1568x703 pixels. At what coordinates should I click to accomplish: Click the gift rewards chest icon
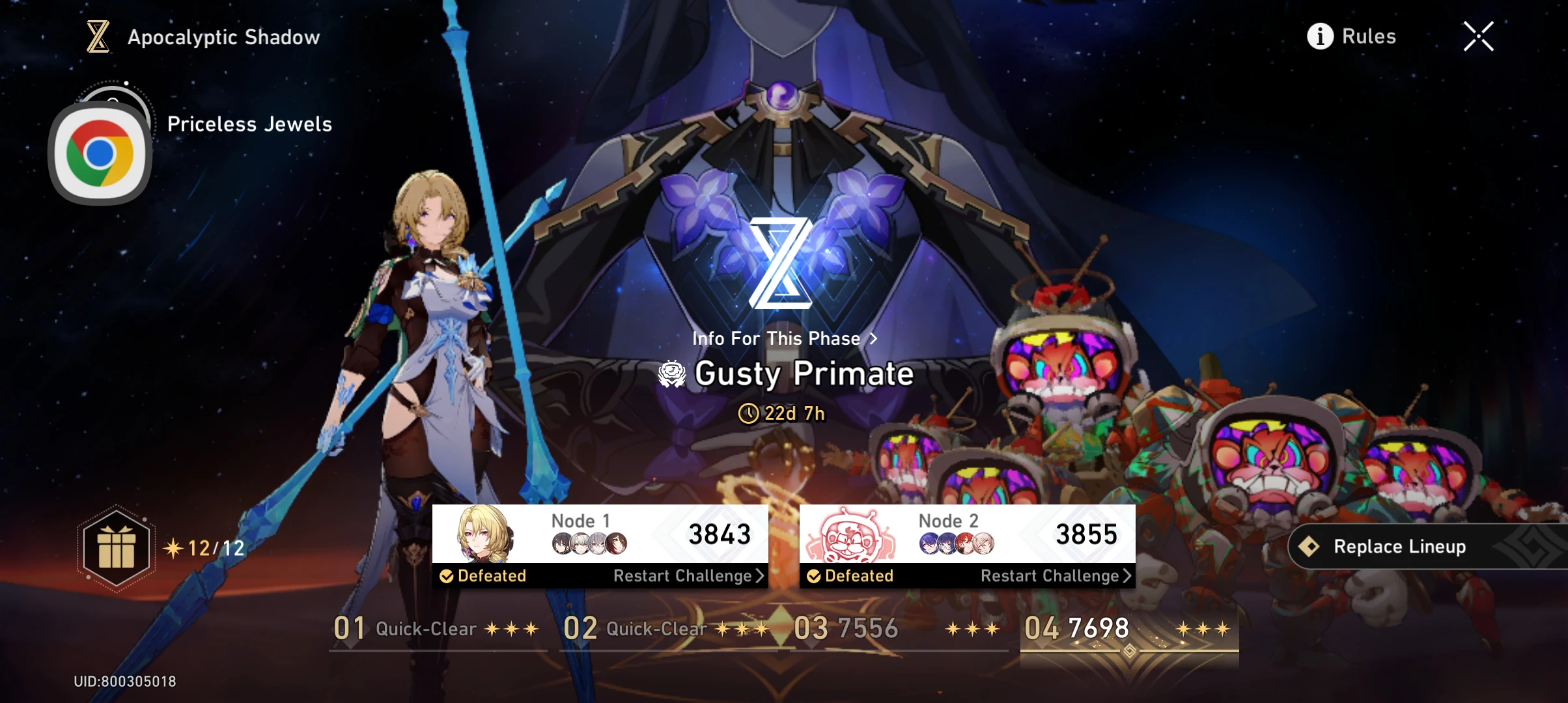point(115,547)
